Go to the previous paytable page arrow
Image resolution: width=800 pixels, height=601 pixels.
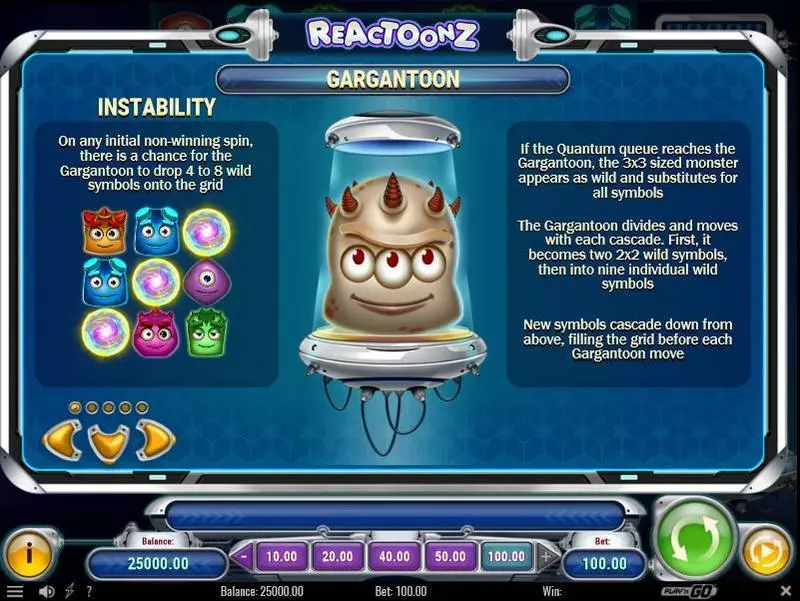(x=60, y=439)
